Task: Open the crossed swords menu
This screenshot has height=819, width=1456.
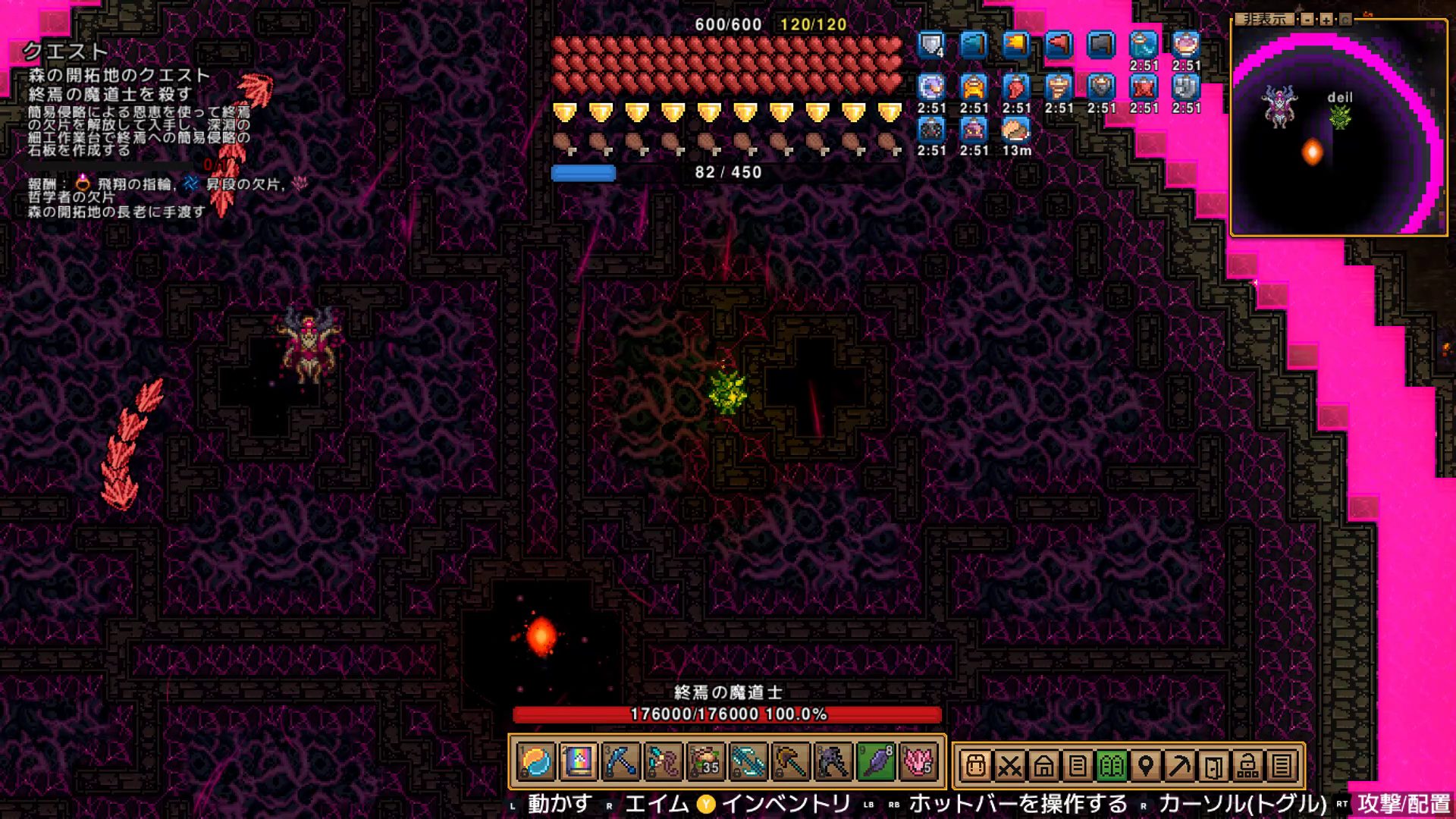Action: tap(1009, 767)
